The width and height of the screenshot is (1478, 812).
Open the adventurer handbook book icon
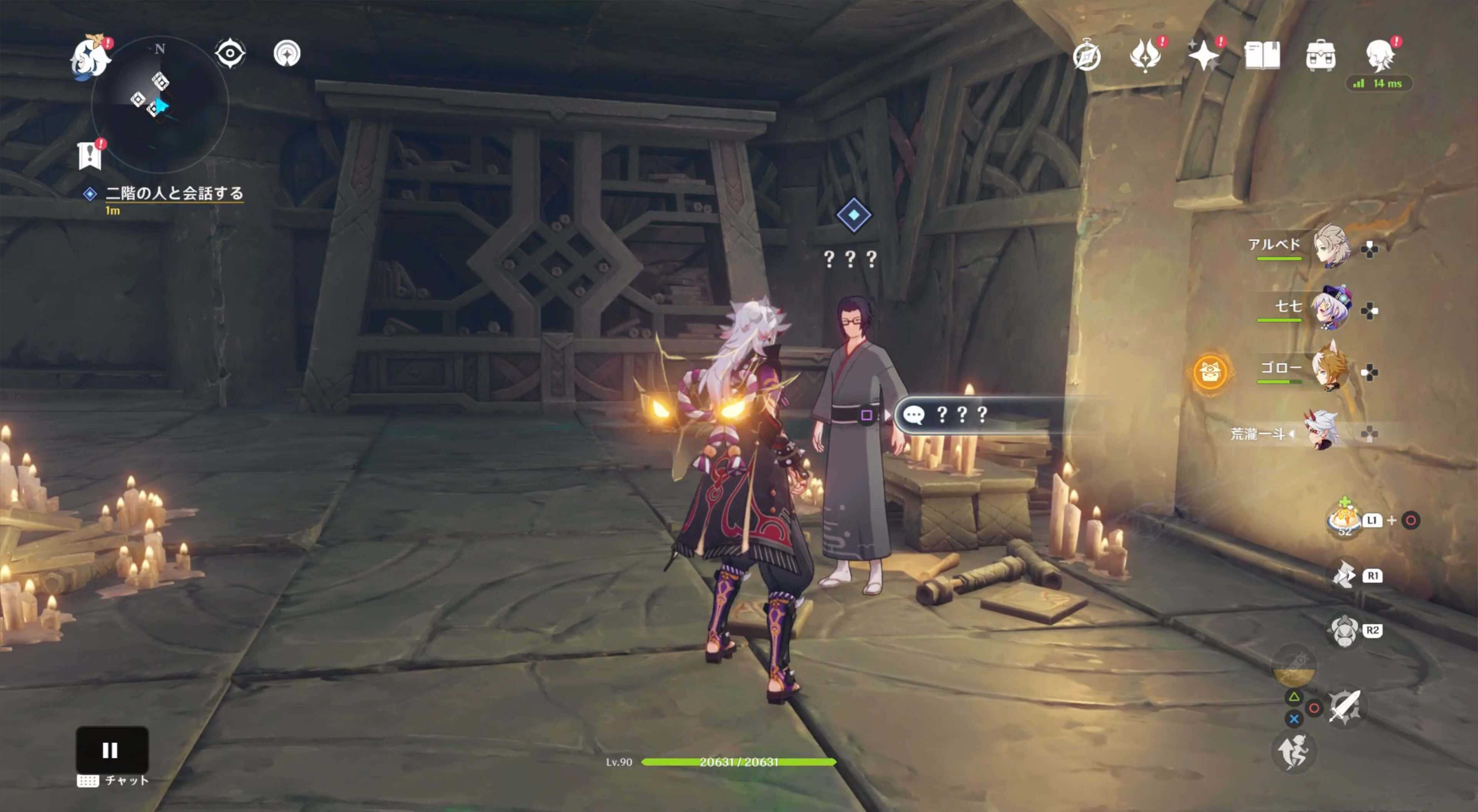tap(1262, 56)
